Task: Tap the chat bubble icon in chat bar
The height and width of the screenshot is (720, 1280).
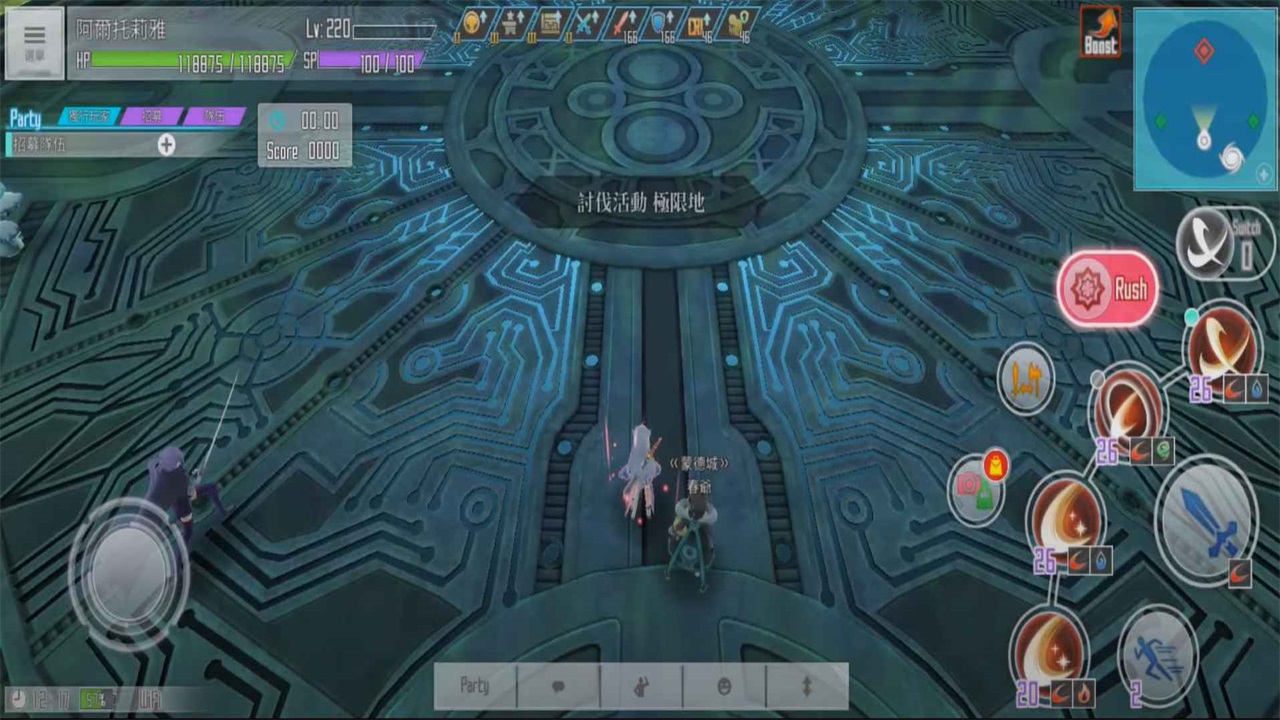Action: pyautogui.click(x=558, y=685)
